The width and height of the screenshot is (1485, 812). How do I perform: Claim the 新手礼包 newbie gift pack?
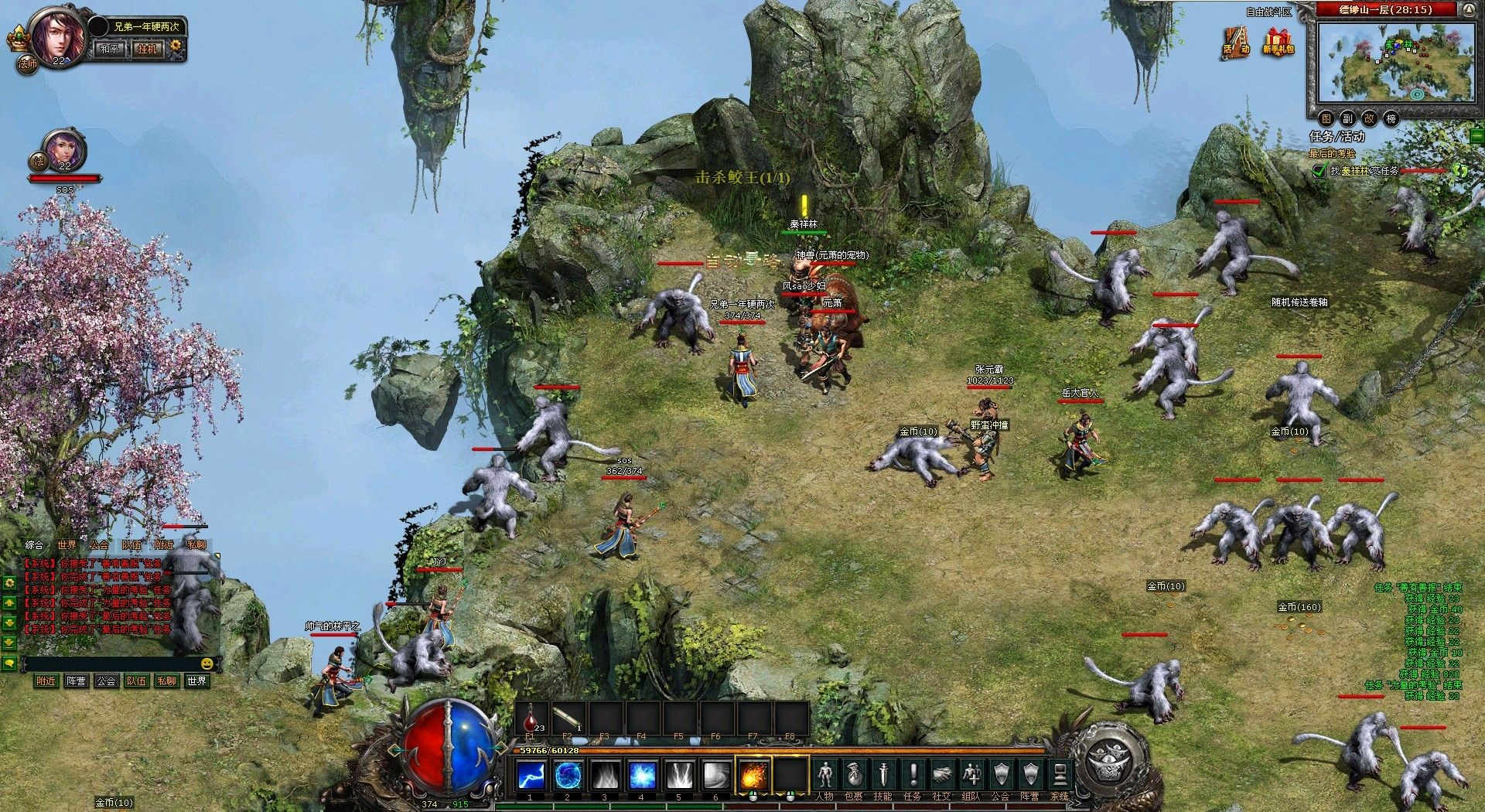pos(1278,42)
